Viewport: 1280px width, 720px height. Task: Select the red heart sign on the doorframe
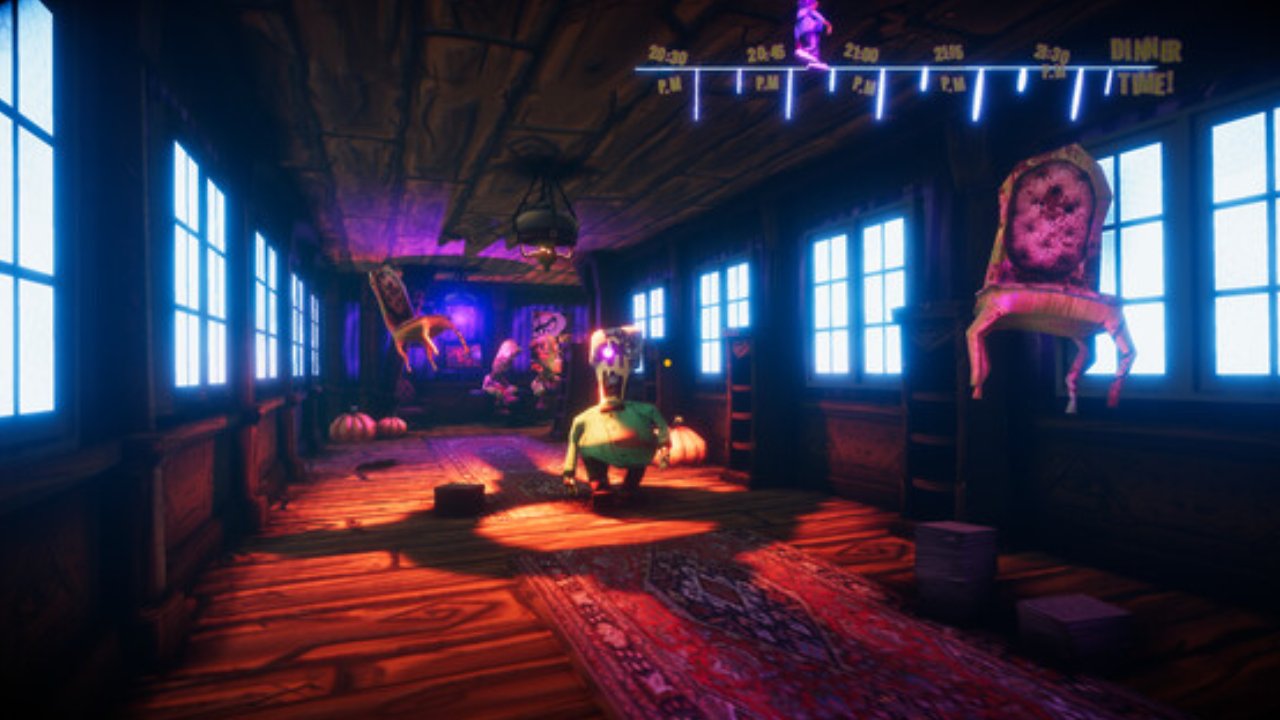click(740, 349)
